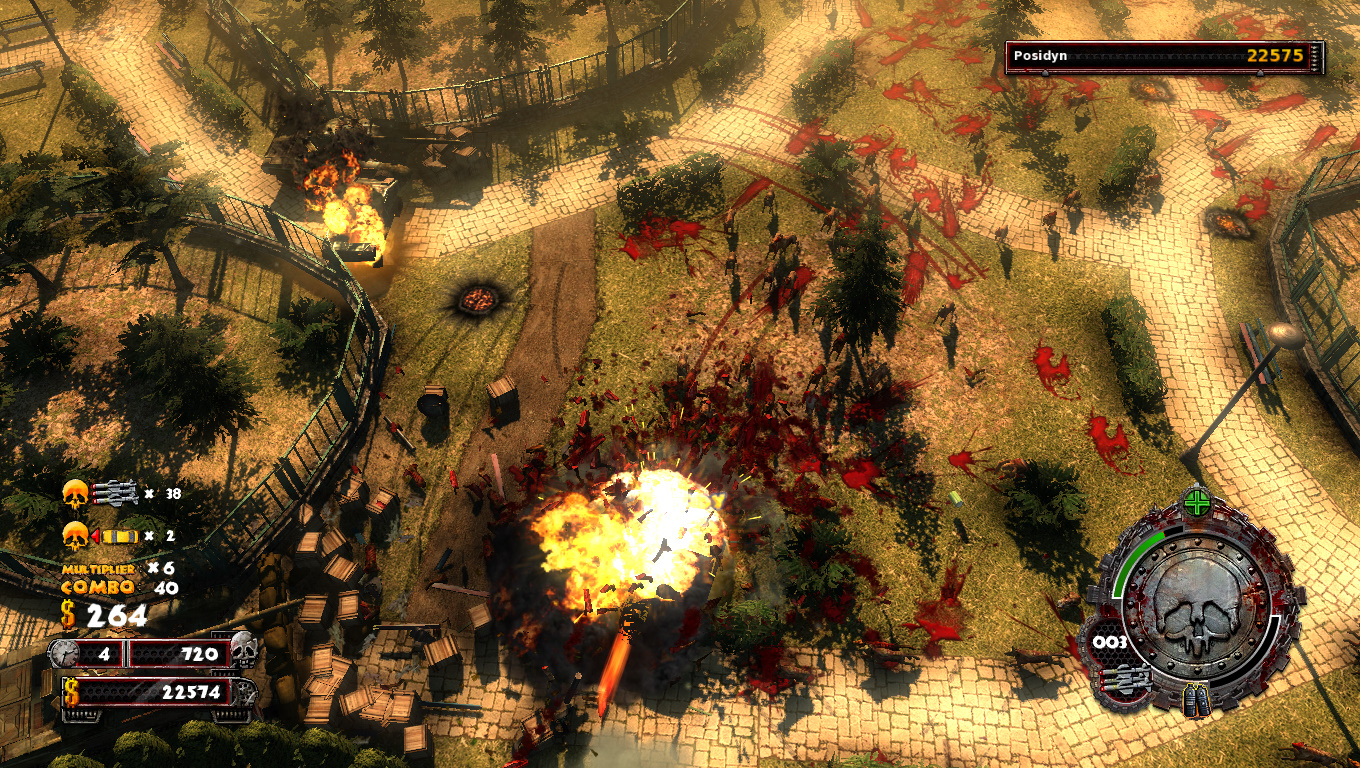
Task: Click the clock timer icon
Action: pyautogui.click(x=63, y=654)
